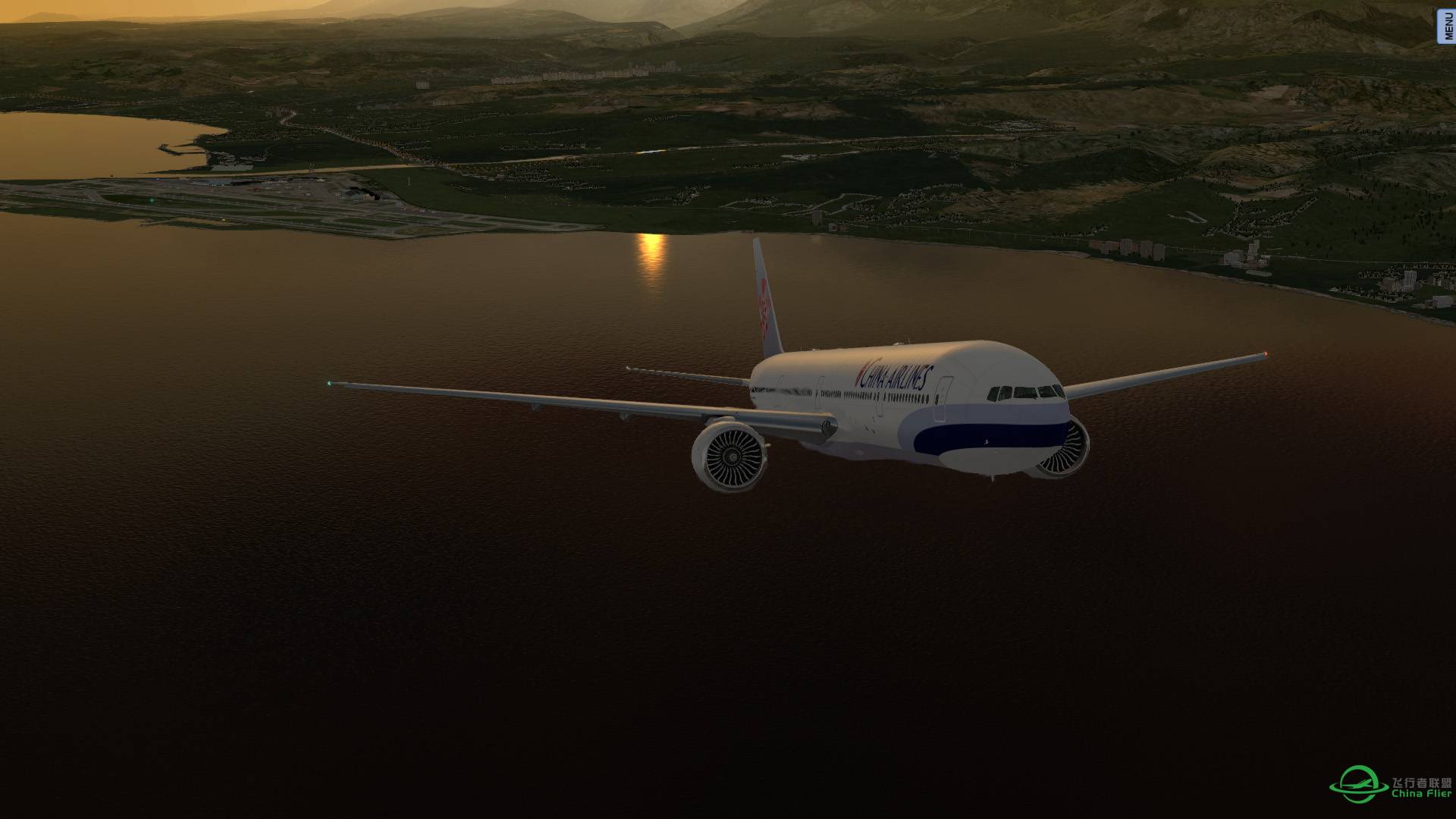Click the nose gear light under fuselage
This screenshot has height=819, width=1456.
pyautogui.click(x=993, y=480)
